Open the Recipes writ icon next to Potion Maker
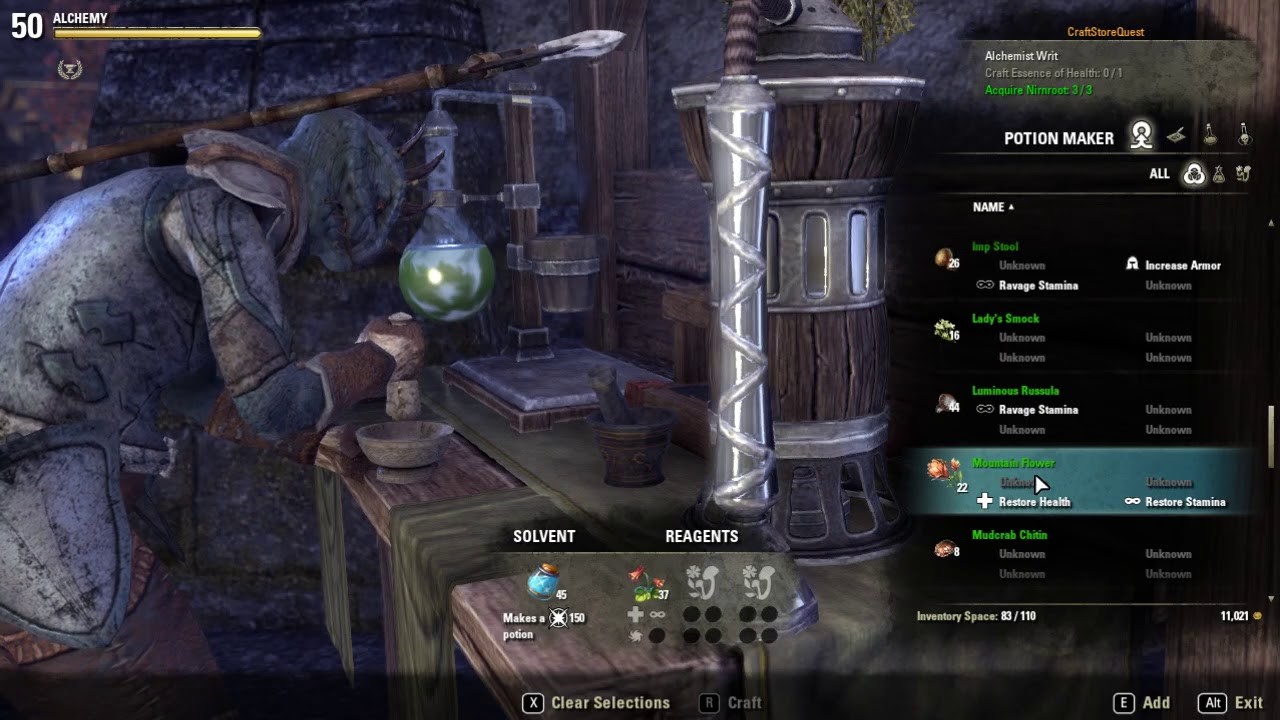This screenshot has width=1280, height=720. [x=1176, y=134]
